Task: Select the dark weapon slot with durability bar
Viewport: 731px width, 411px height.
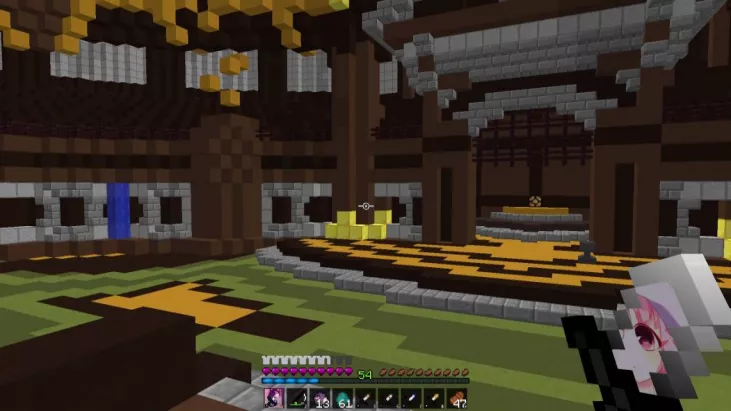Action: pos(296,399)
